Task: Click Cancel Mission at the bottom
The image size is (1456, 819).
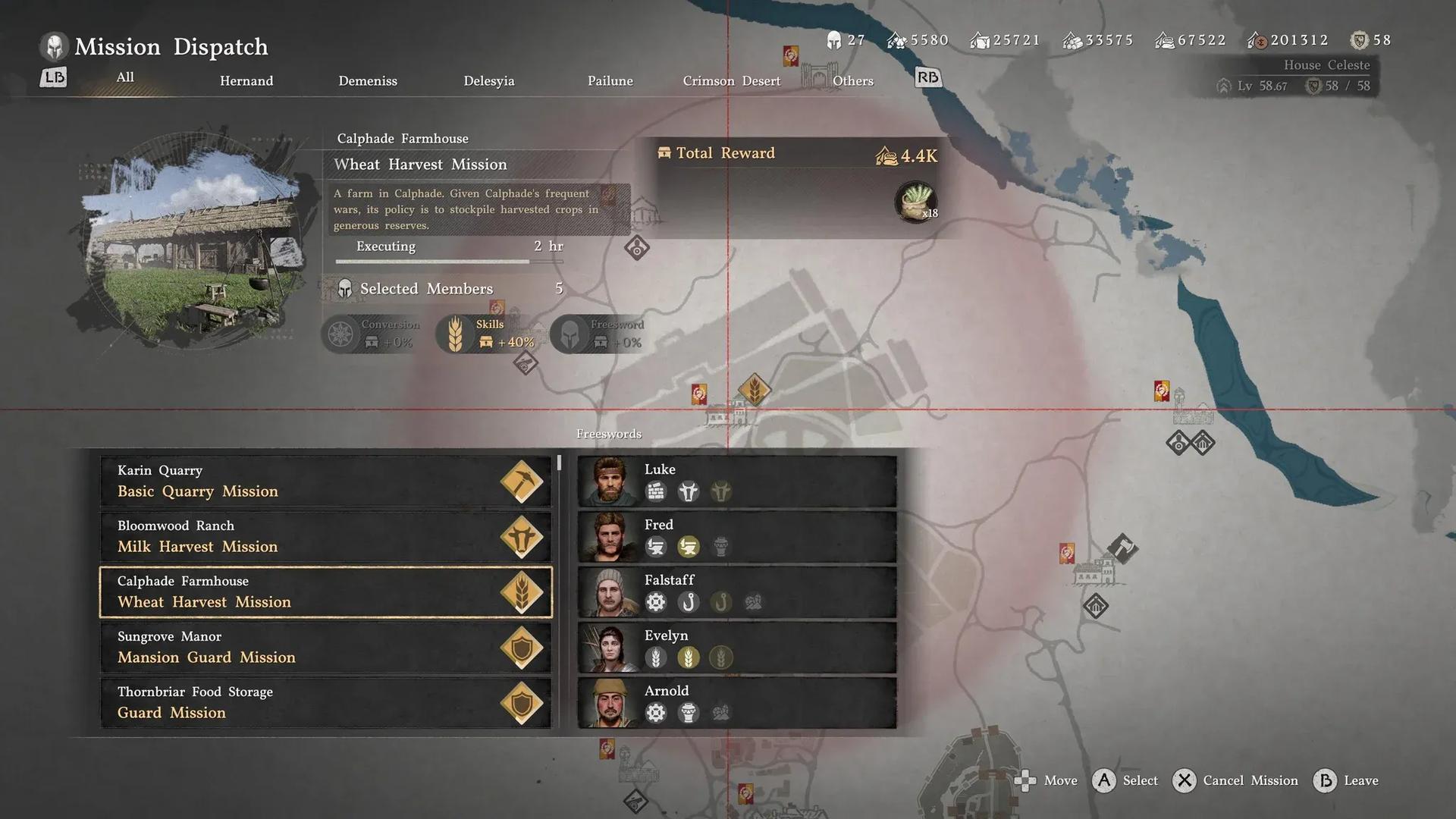Action: [1235, 780]
